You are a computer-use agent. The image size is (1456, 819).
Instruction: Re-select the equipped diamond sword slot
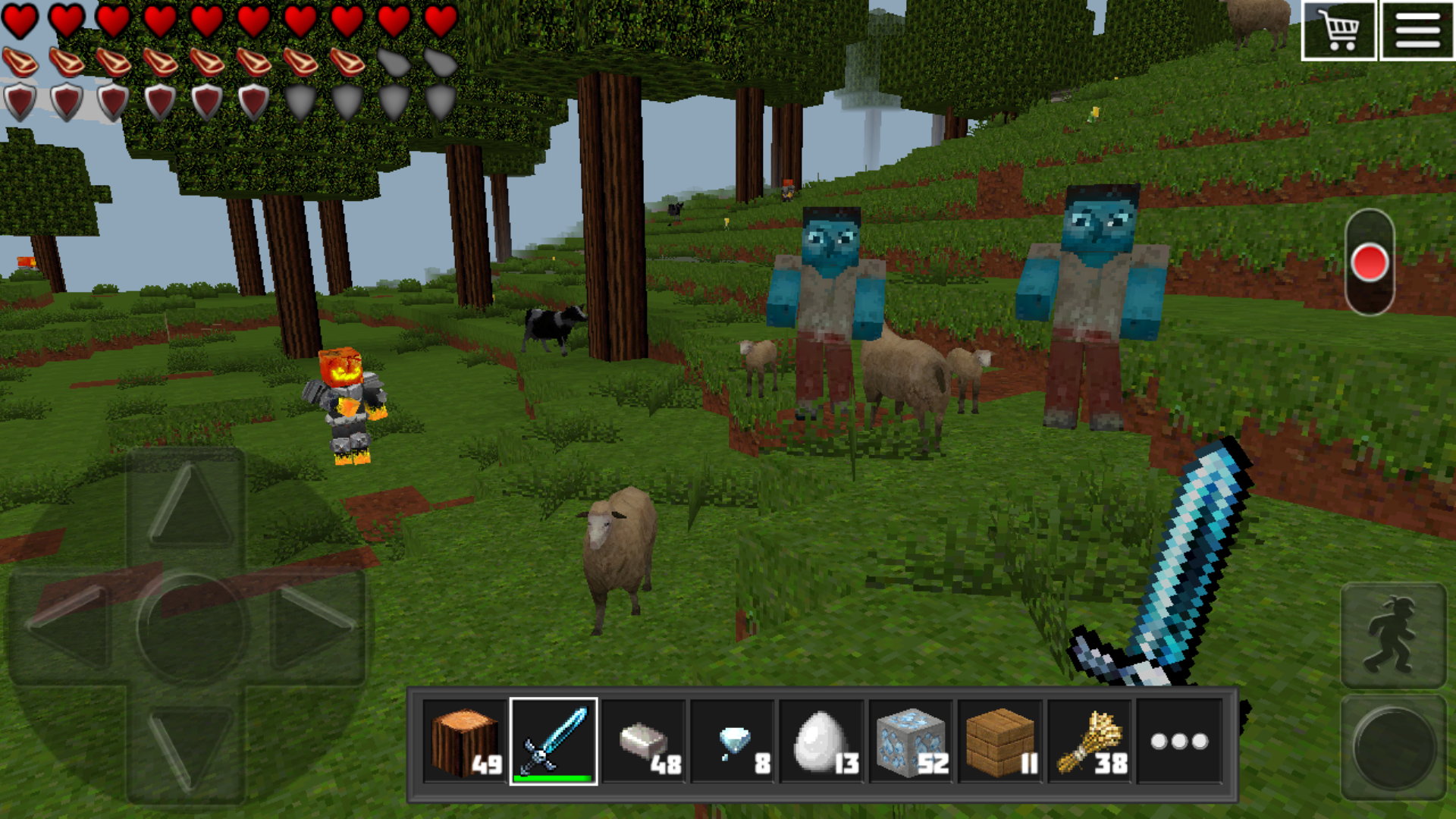(x=554, y=739)
